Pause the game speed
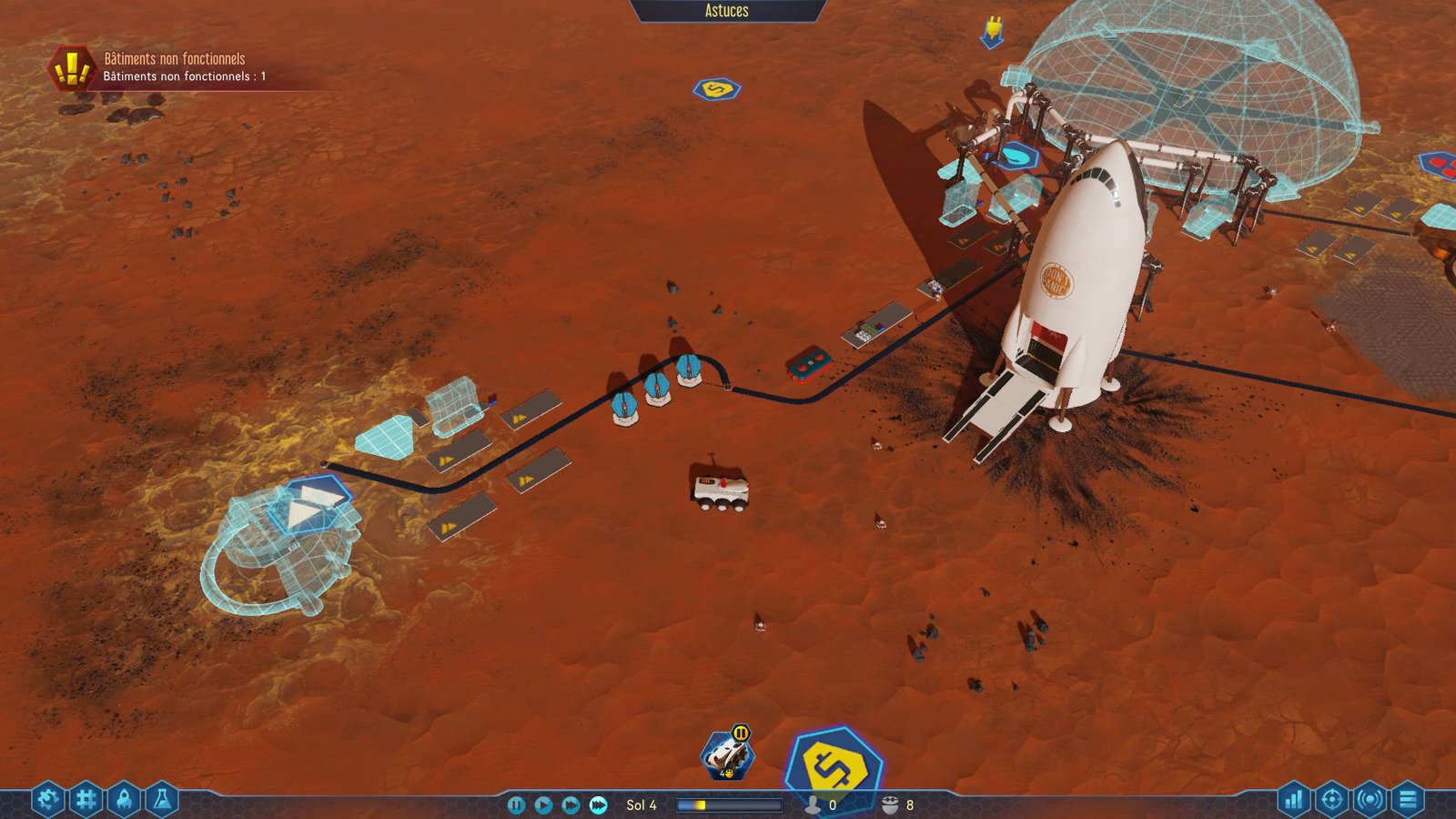The image size is (1456, 819). [x=516, y=805]
